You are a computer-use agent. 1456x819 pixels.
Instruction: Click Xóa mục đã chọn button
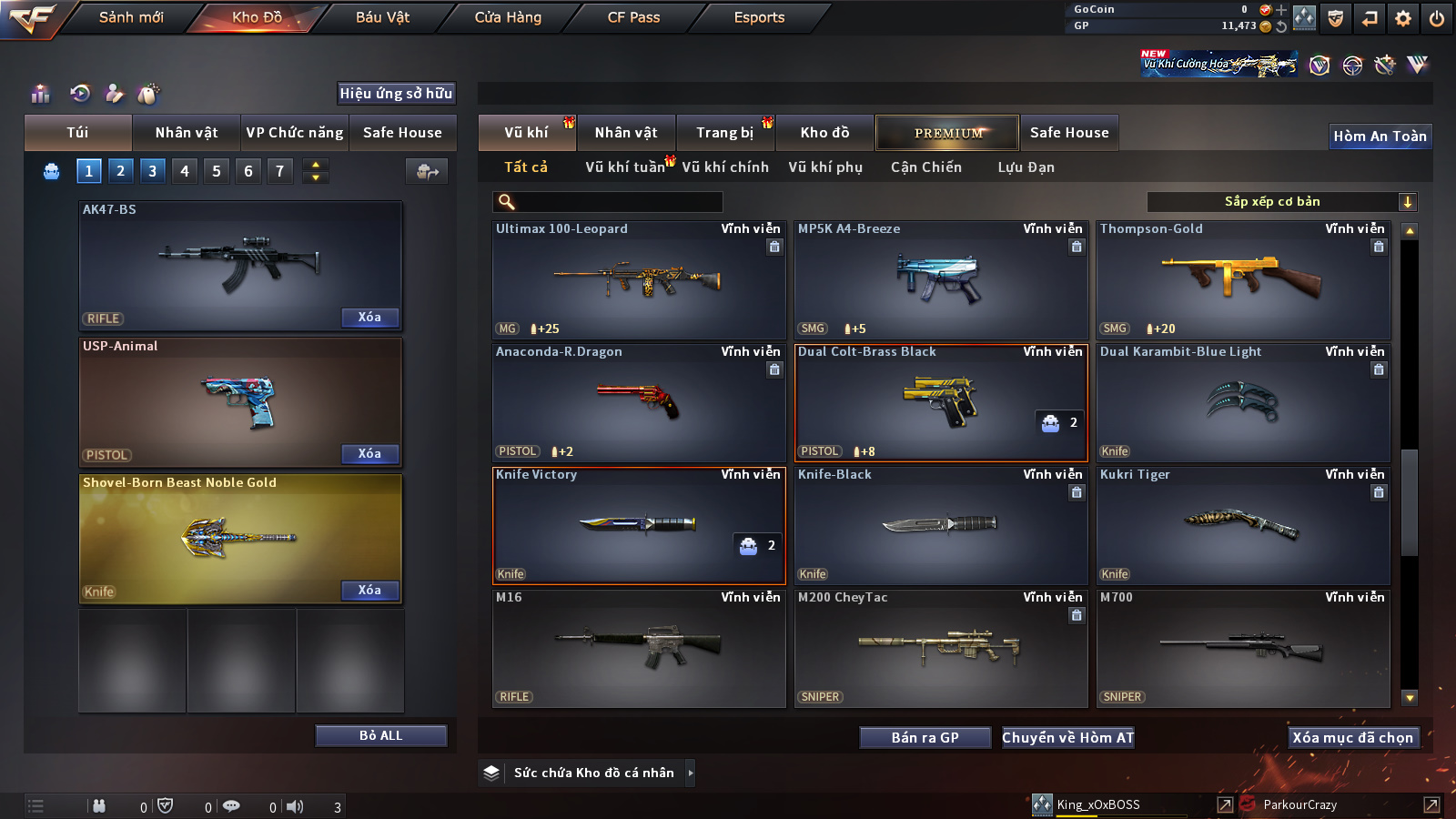point(1352,738)
